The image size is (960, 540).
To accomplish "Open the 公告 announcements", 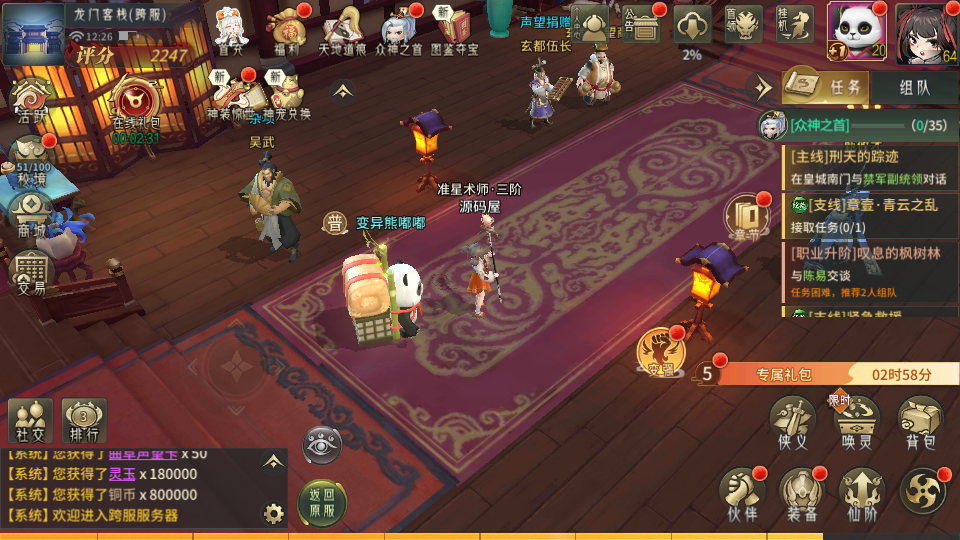I will tap(641, 26).
